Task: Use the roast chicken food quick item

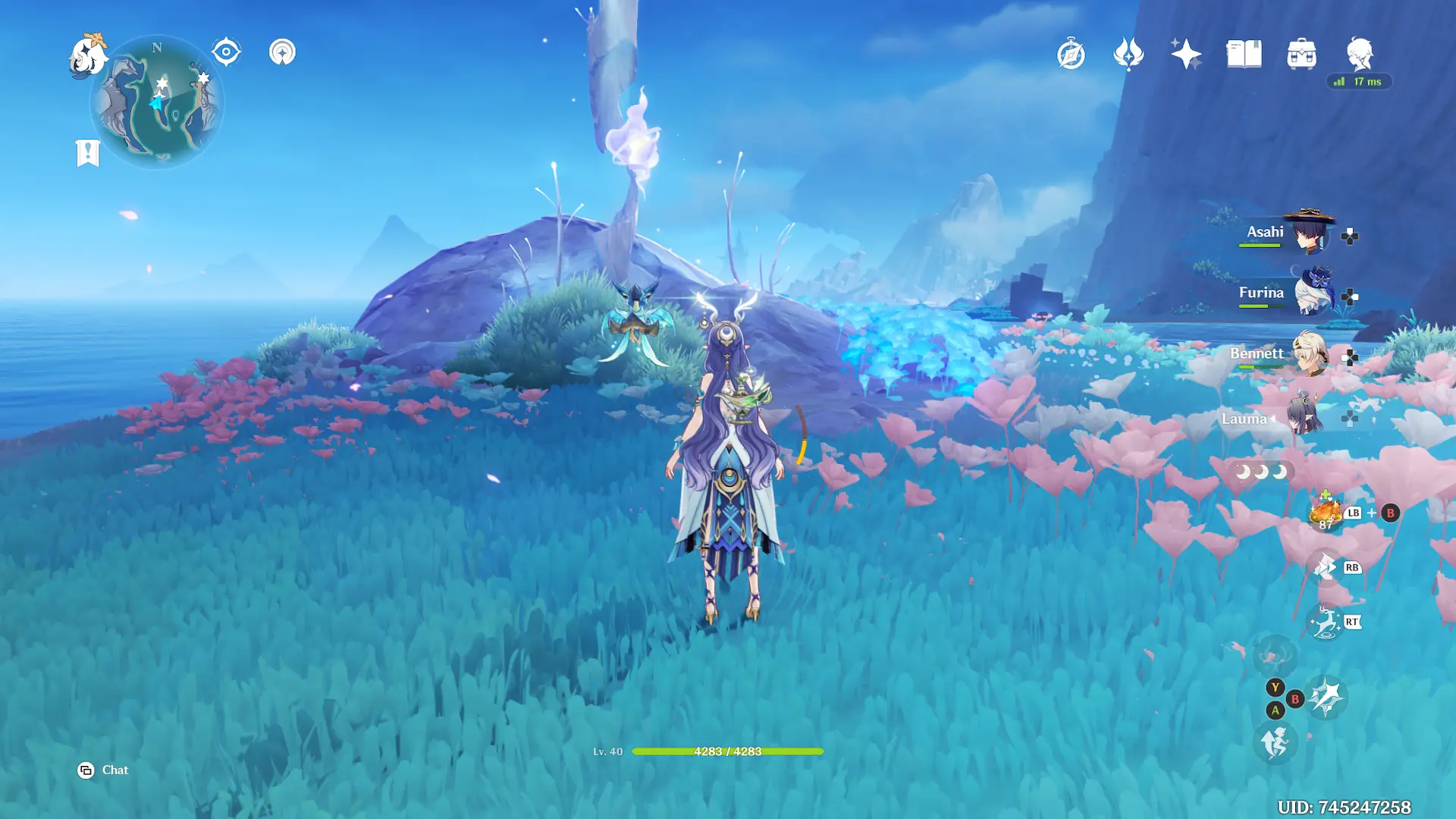Action: pyautogui.click(x=1326, y=512)
